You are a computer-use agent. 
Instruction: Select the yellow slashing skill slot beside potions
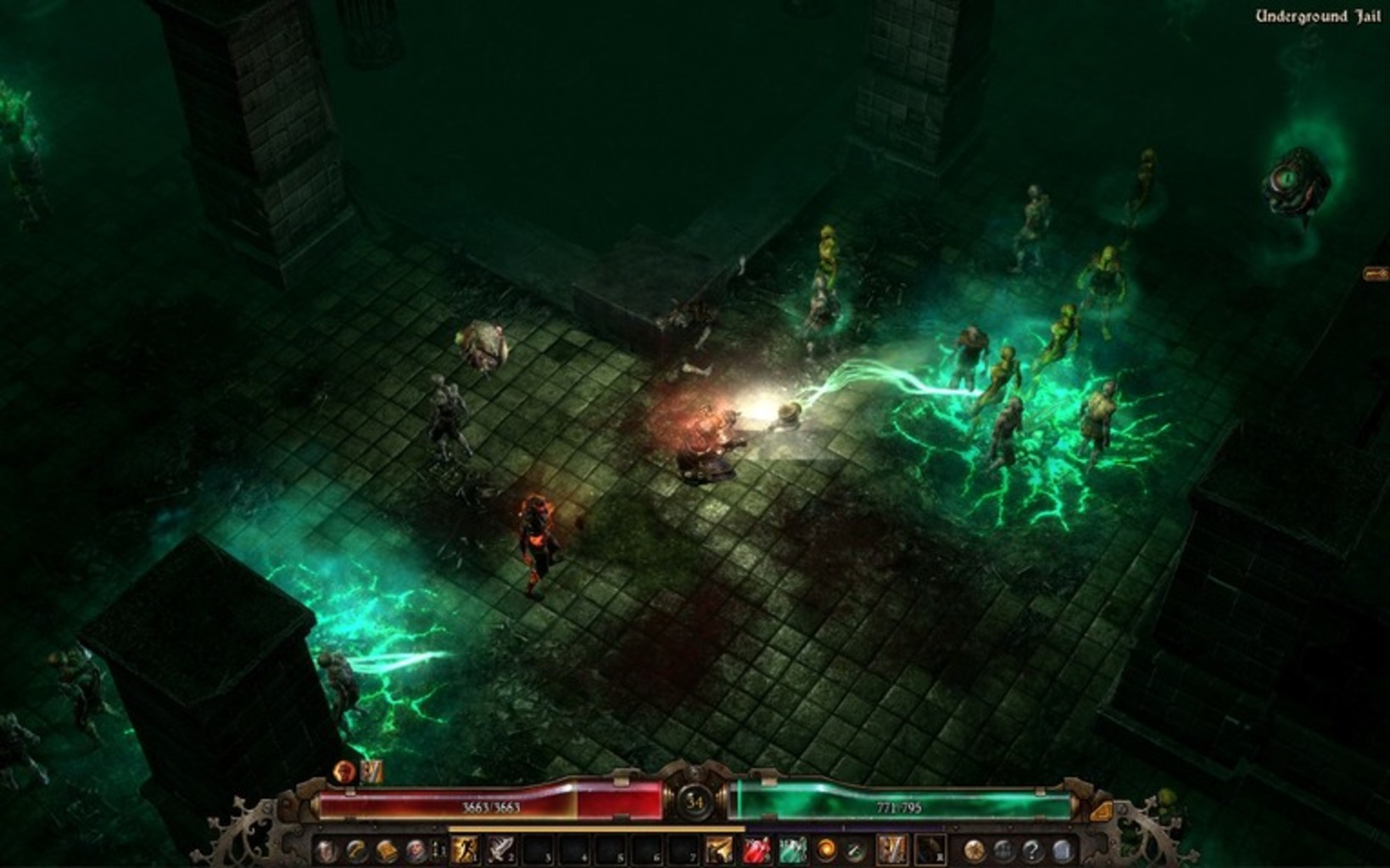(719, 849)
